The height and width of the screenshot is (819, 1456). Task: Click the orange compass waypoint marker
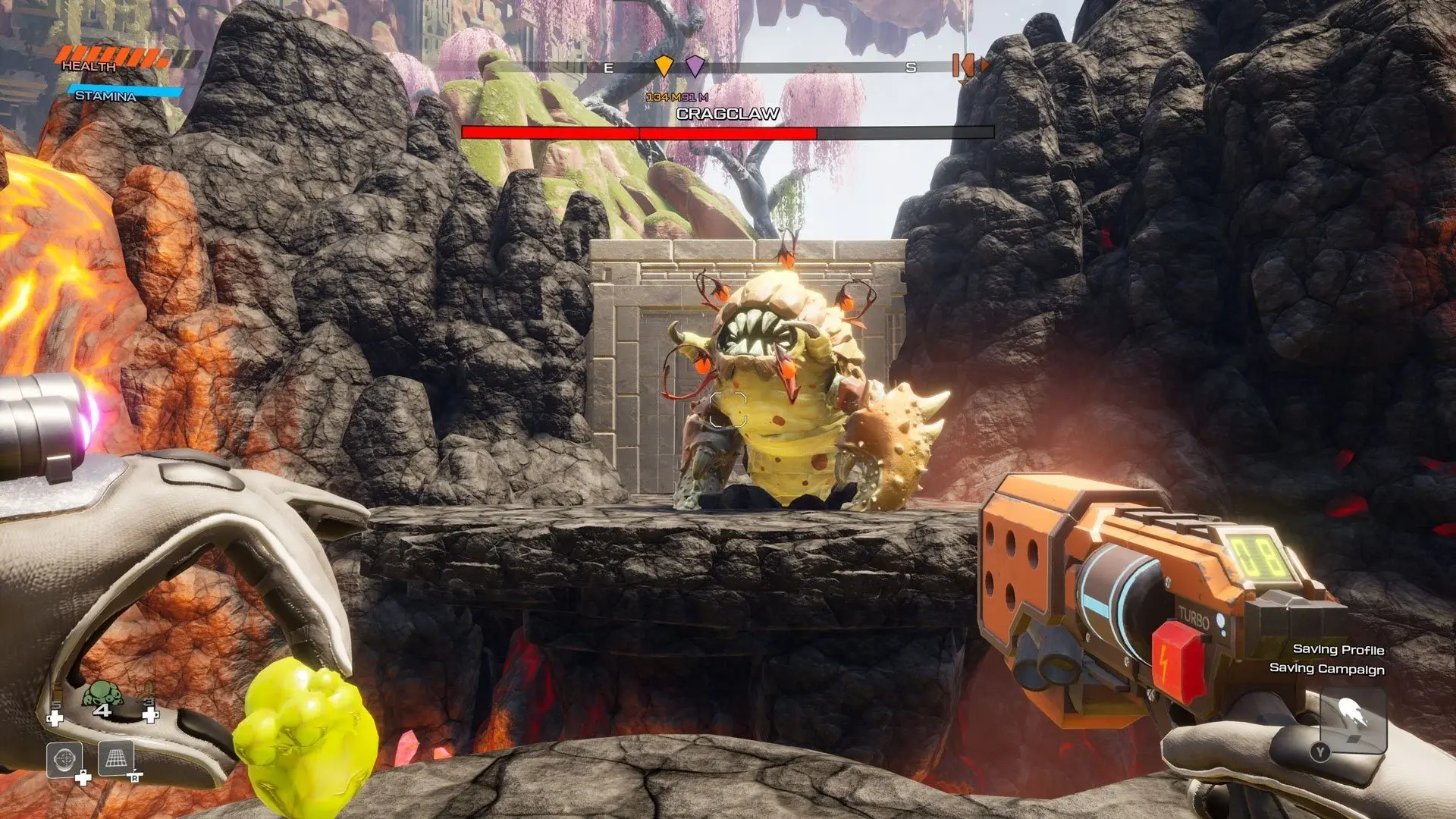[664, 66]
